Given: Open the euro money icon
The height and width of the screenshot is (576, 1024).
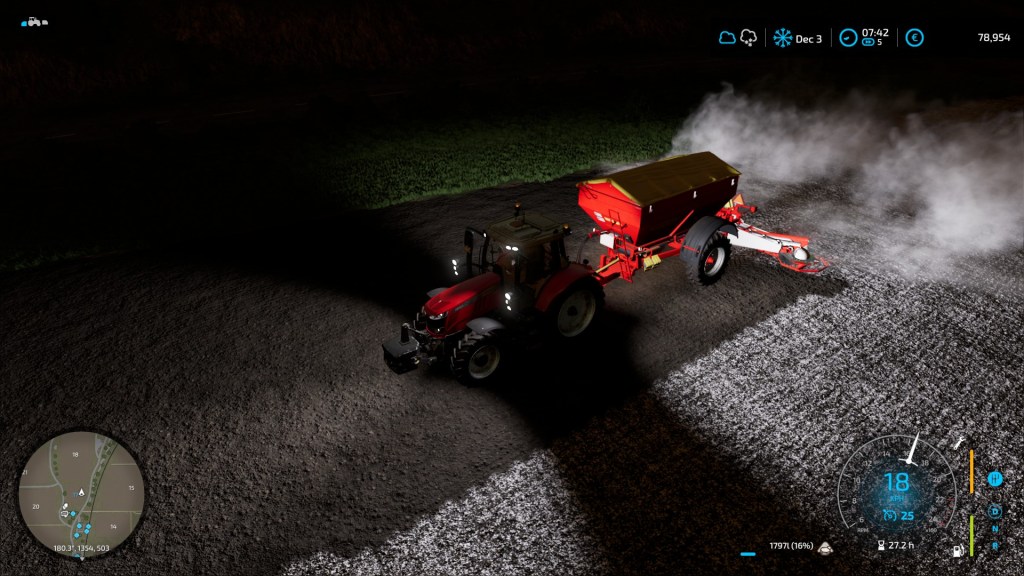Looking at the screenshot, I should click(914, 38).
